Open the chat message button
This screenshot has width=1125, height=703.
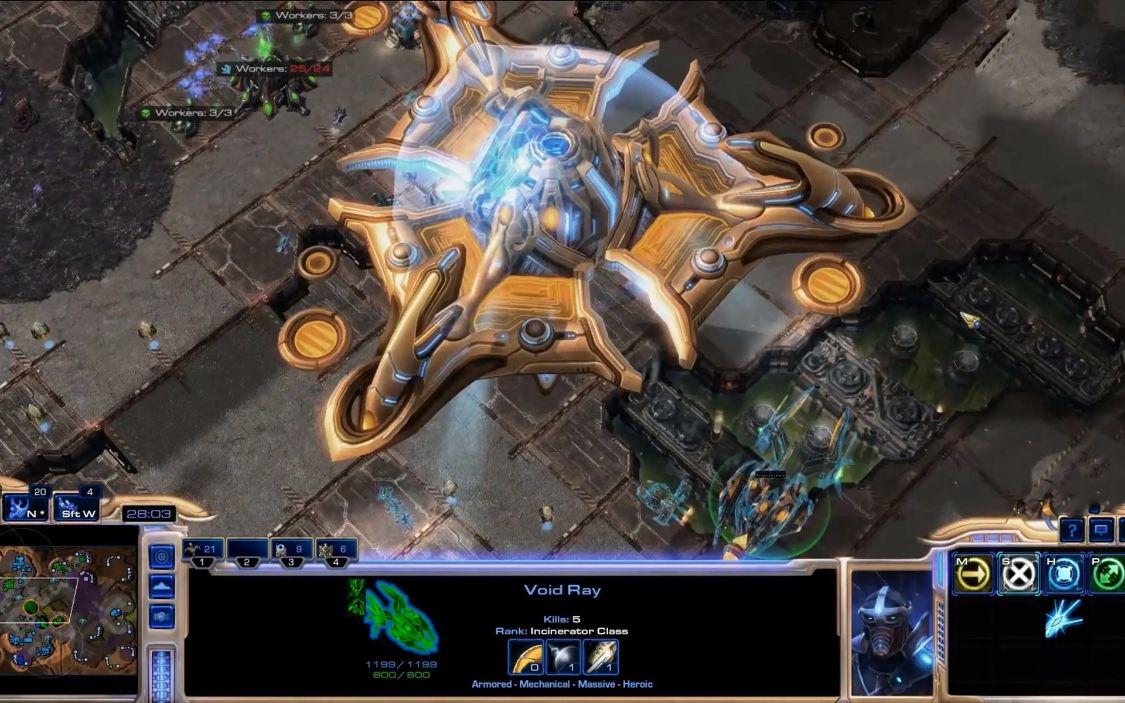point(1102,530)
